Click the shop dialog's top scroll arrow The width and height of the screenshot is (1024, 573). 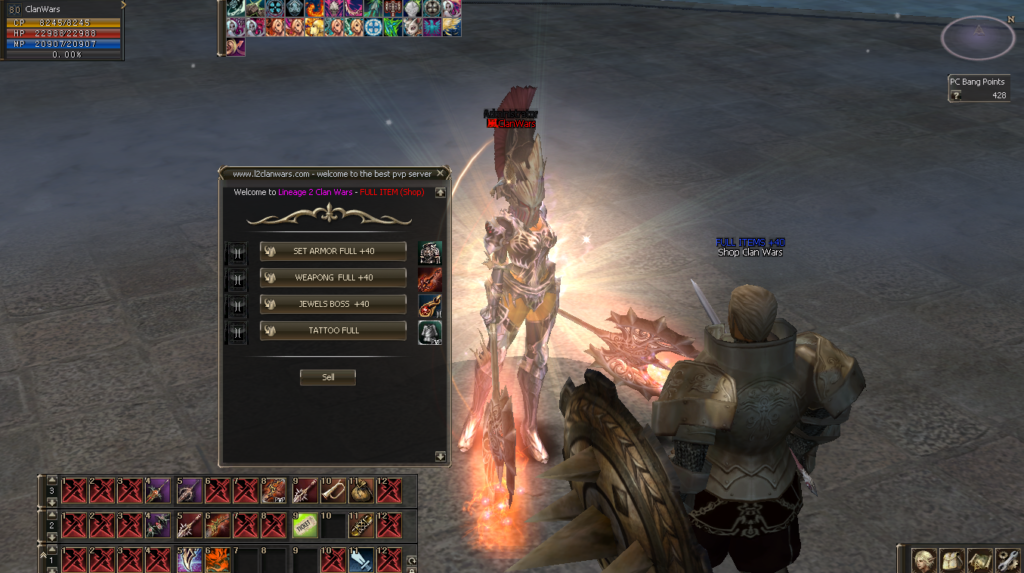click(x=440, y=192)
